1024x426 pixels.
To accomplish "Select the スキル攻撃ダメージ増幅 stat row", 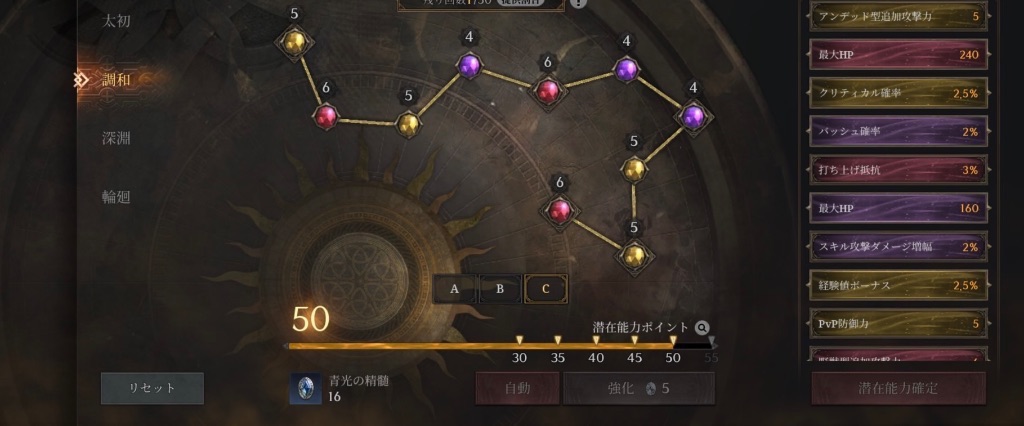I will 897,247.
